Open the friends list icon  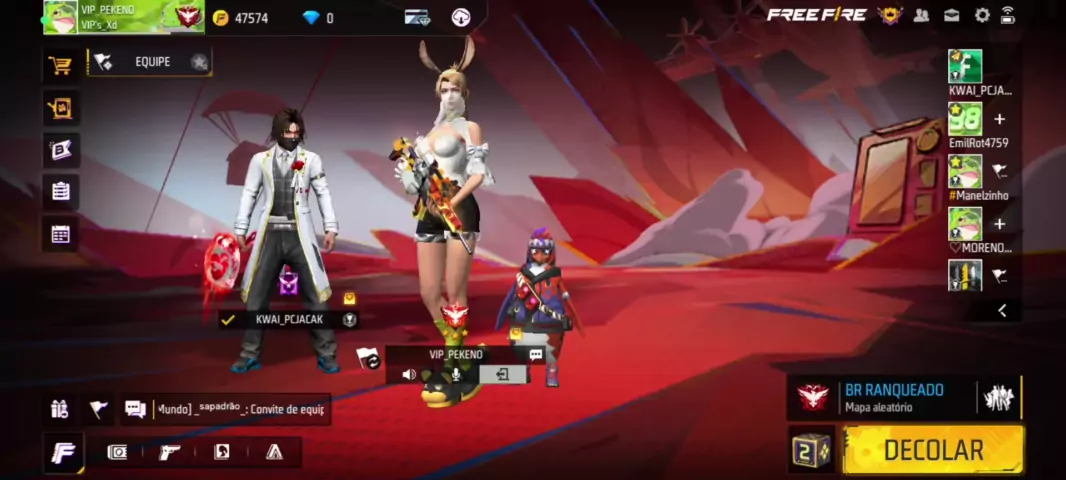tap(922, 15)
